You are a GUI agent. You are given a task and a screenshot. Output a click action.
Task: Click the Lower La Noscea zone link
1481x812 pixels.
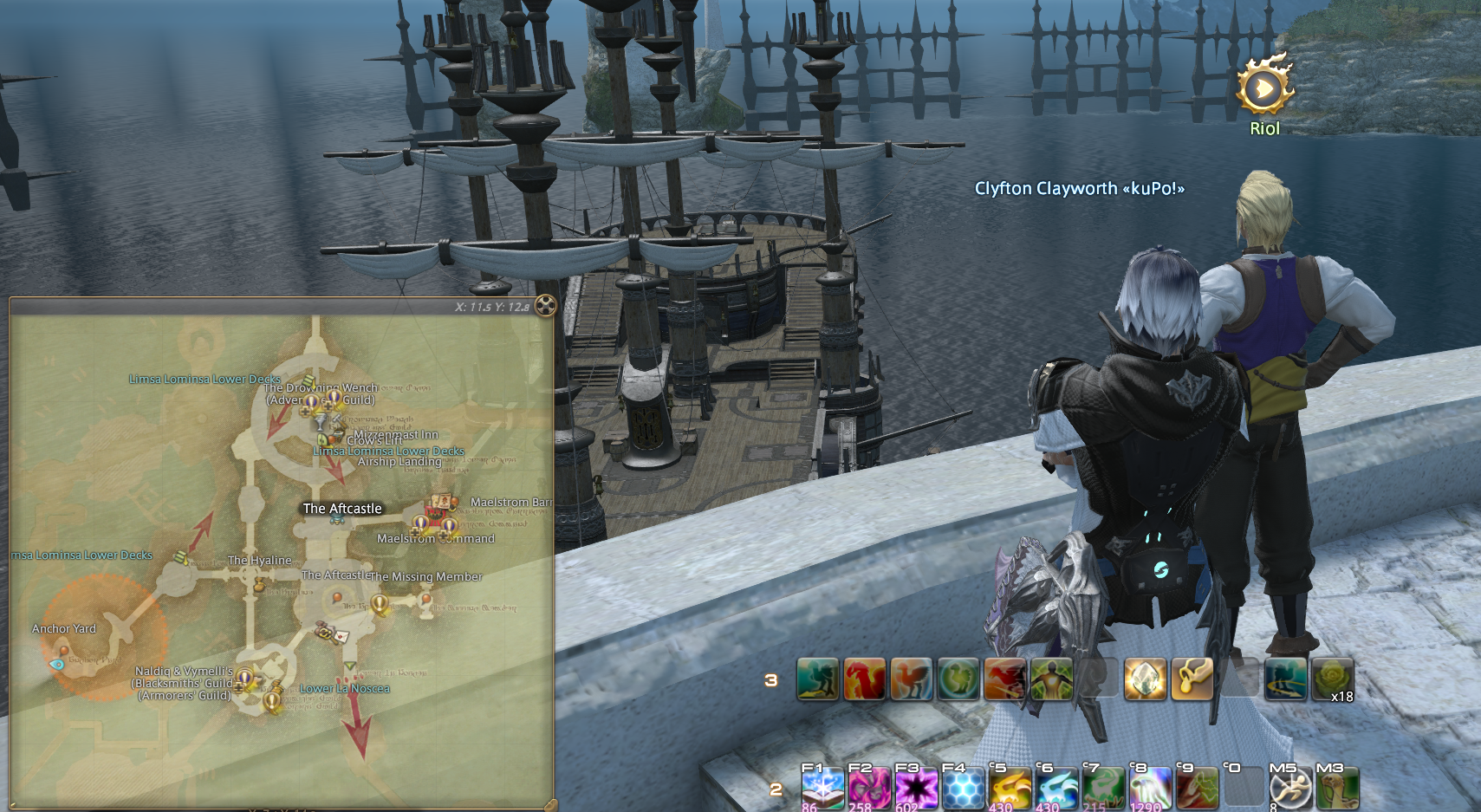point(344,689)
